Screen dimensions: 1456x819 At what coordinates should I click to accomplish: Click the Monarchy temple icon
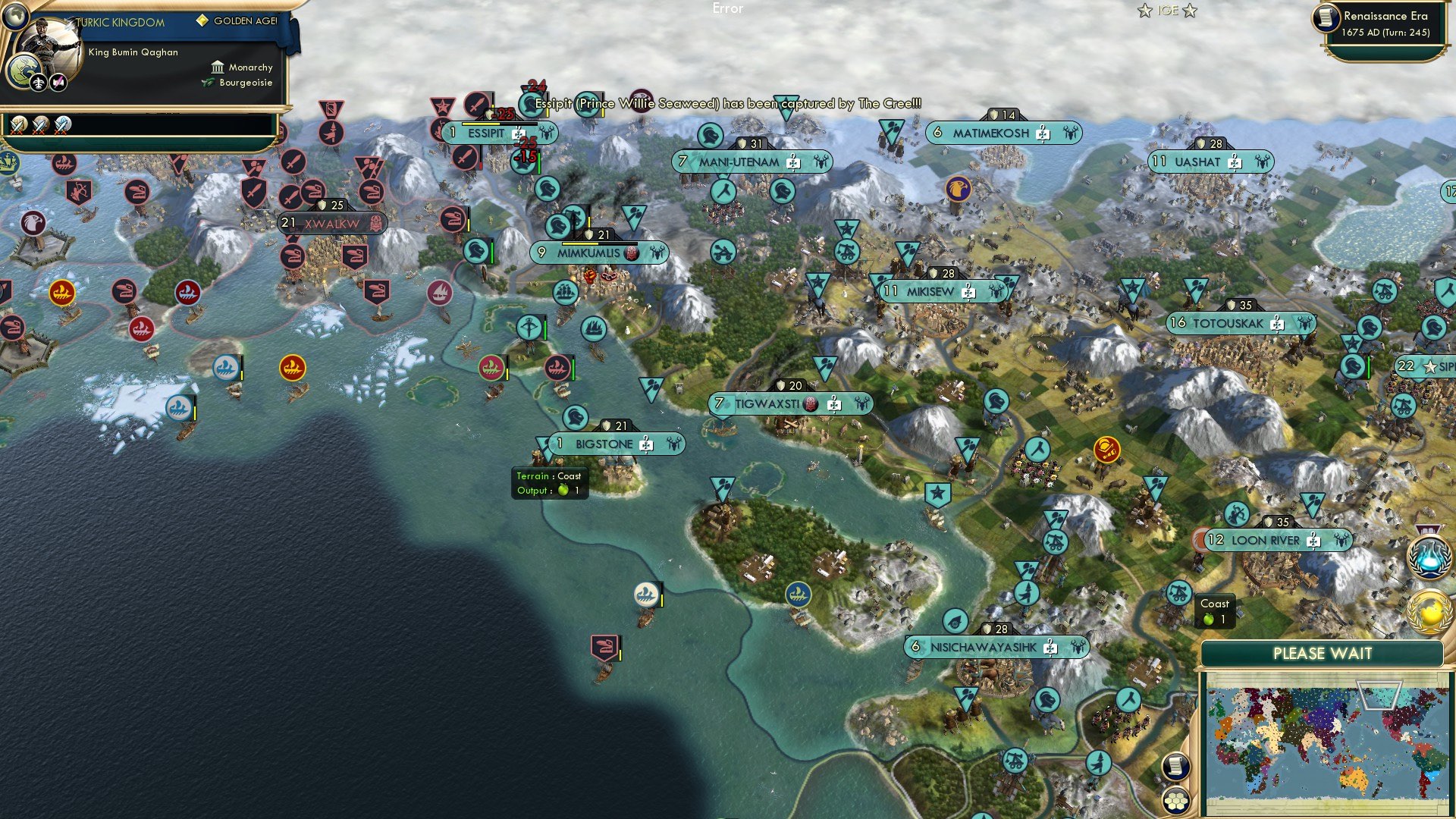[x=218, y=67]
